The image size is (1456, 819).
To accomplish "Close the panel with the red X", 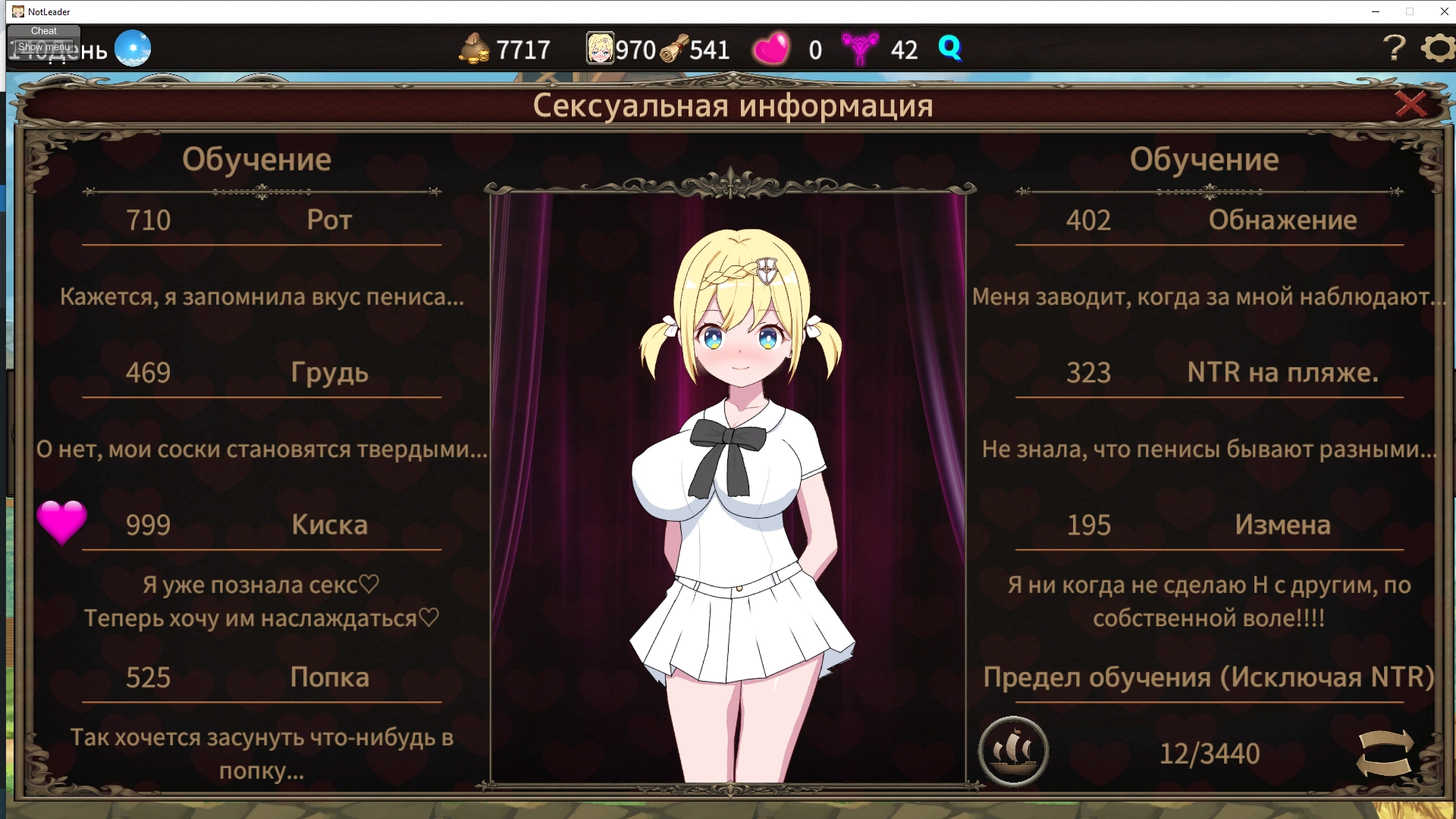I will [x=1410, y=104].
